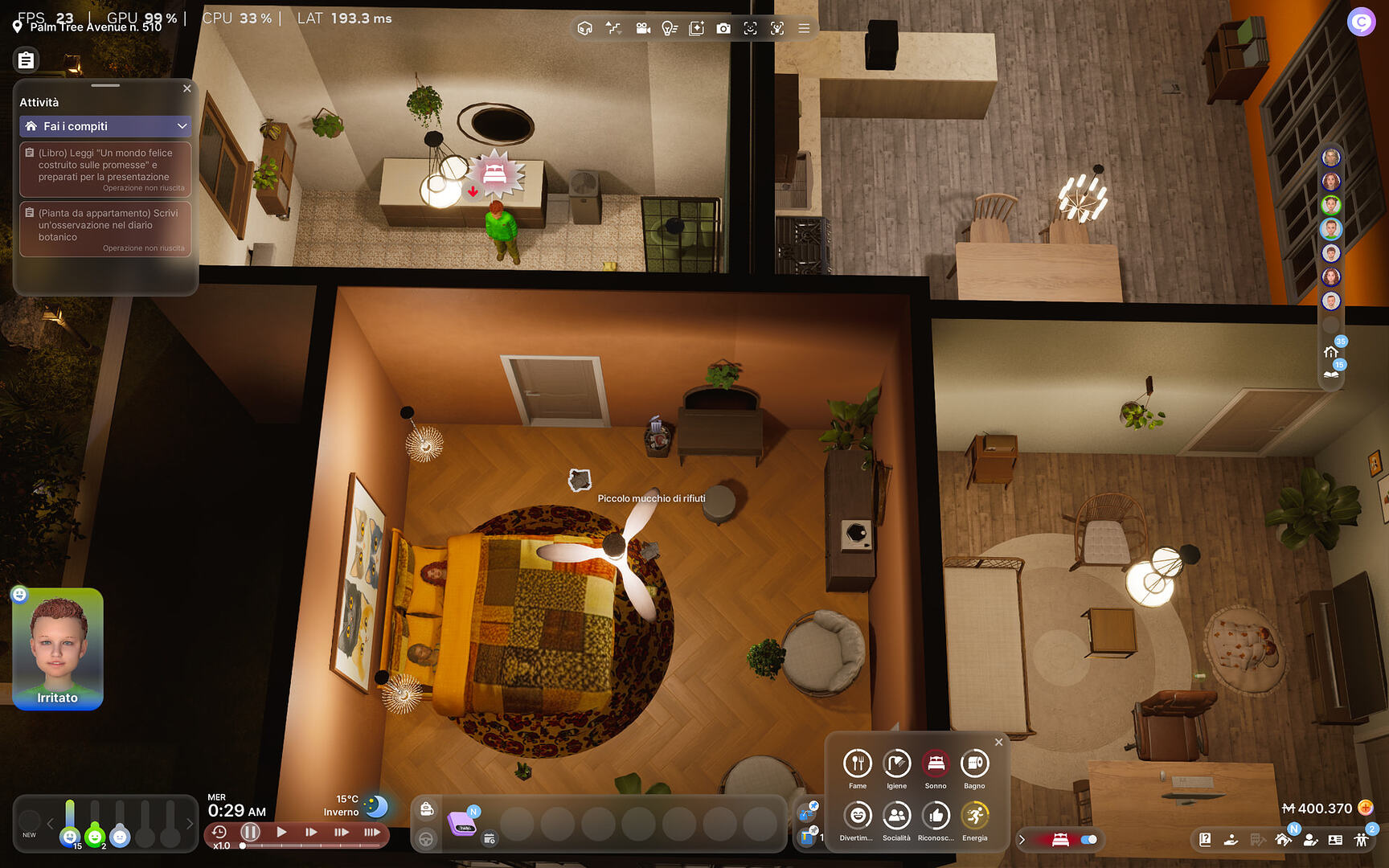
Task: Open the floor selector stairs dropdown
Action: [614, 28]
